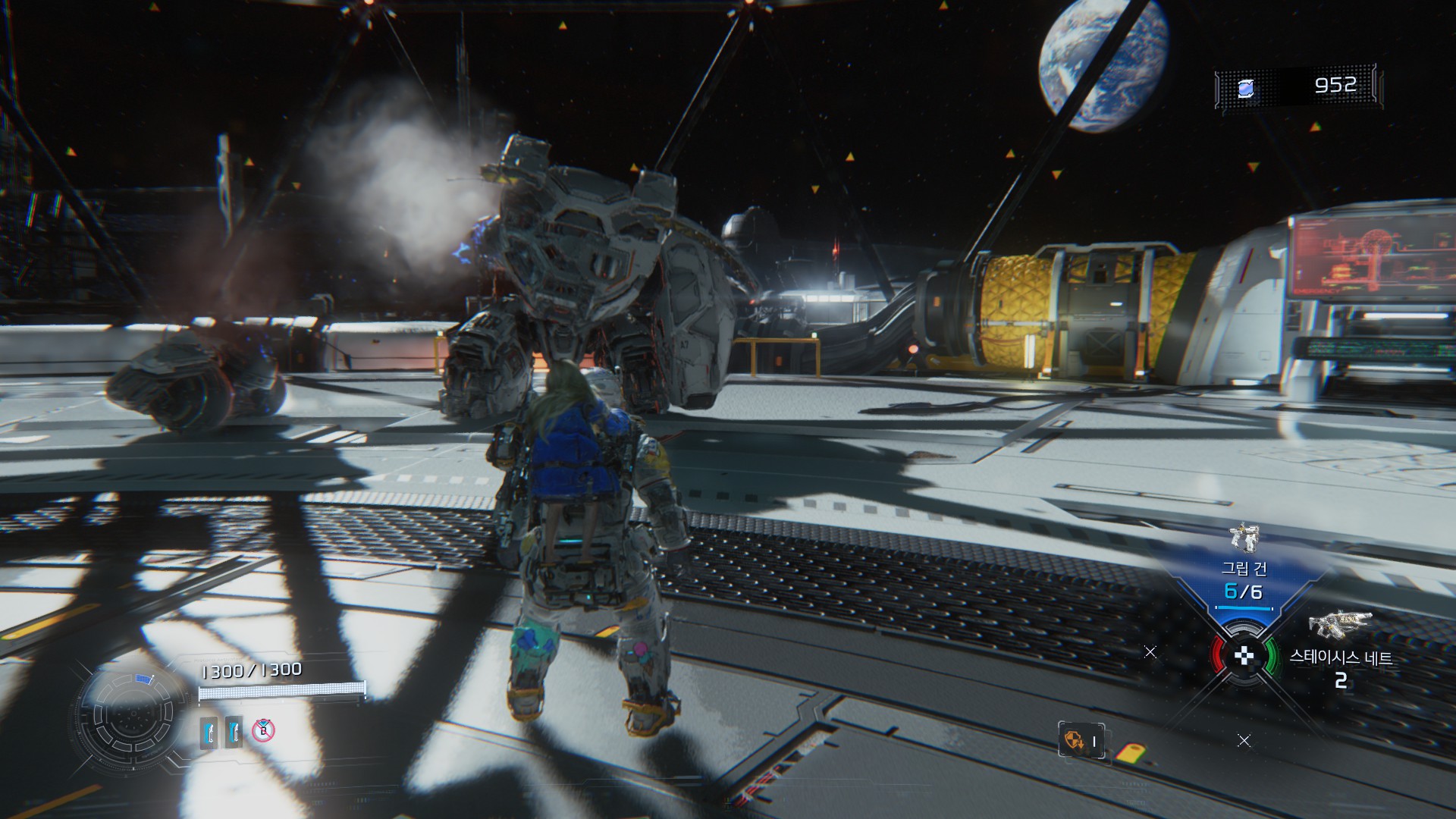Image resolution: width=1456 pixels, height=819 pixels.
Task: Click the weapon wheel's checkered center hub
Action: [x=1244, y=656]
